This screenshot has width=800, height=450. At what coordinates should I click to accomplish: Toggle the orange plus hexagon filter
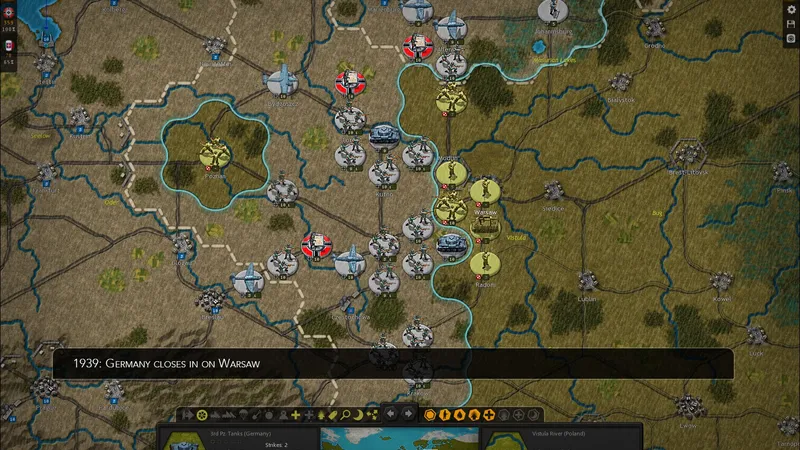pos(489,414)
